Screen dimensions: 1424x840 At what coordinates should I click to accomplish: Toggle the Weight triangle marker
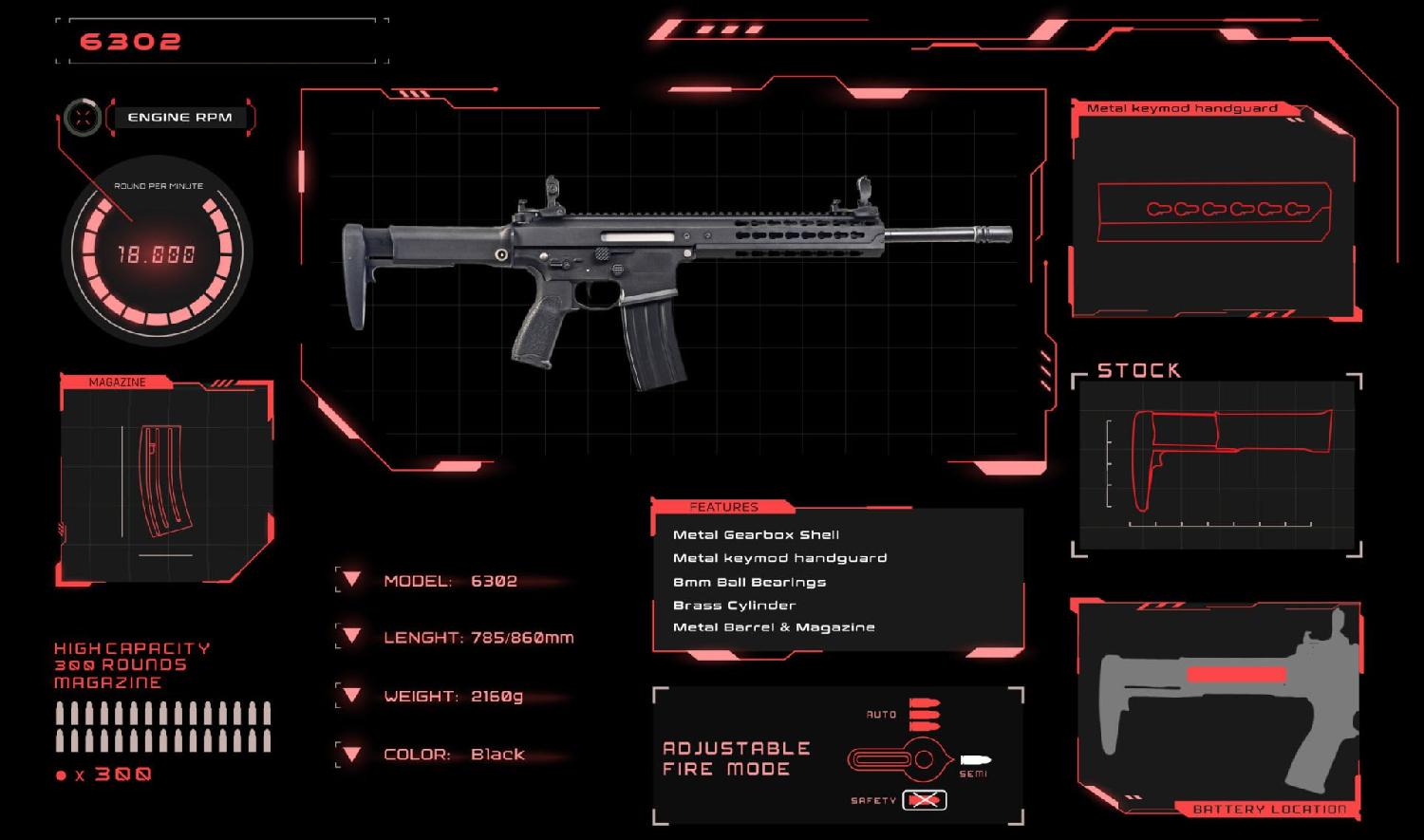pyautogui.click(x=351, y=695)
